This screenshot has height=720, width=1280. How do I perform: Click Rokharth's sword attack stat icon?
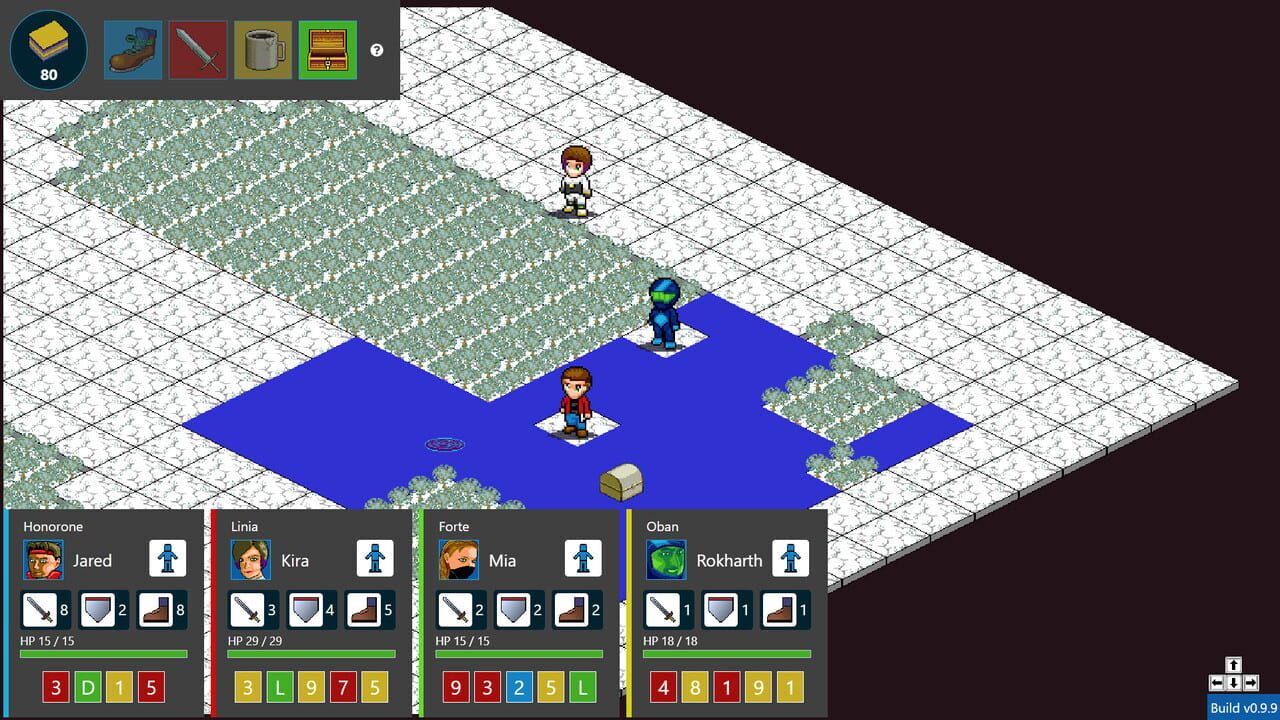[x=661, y=609]
